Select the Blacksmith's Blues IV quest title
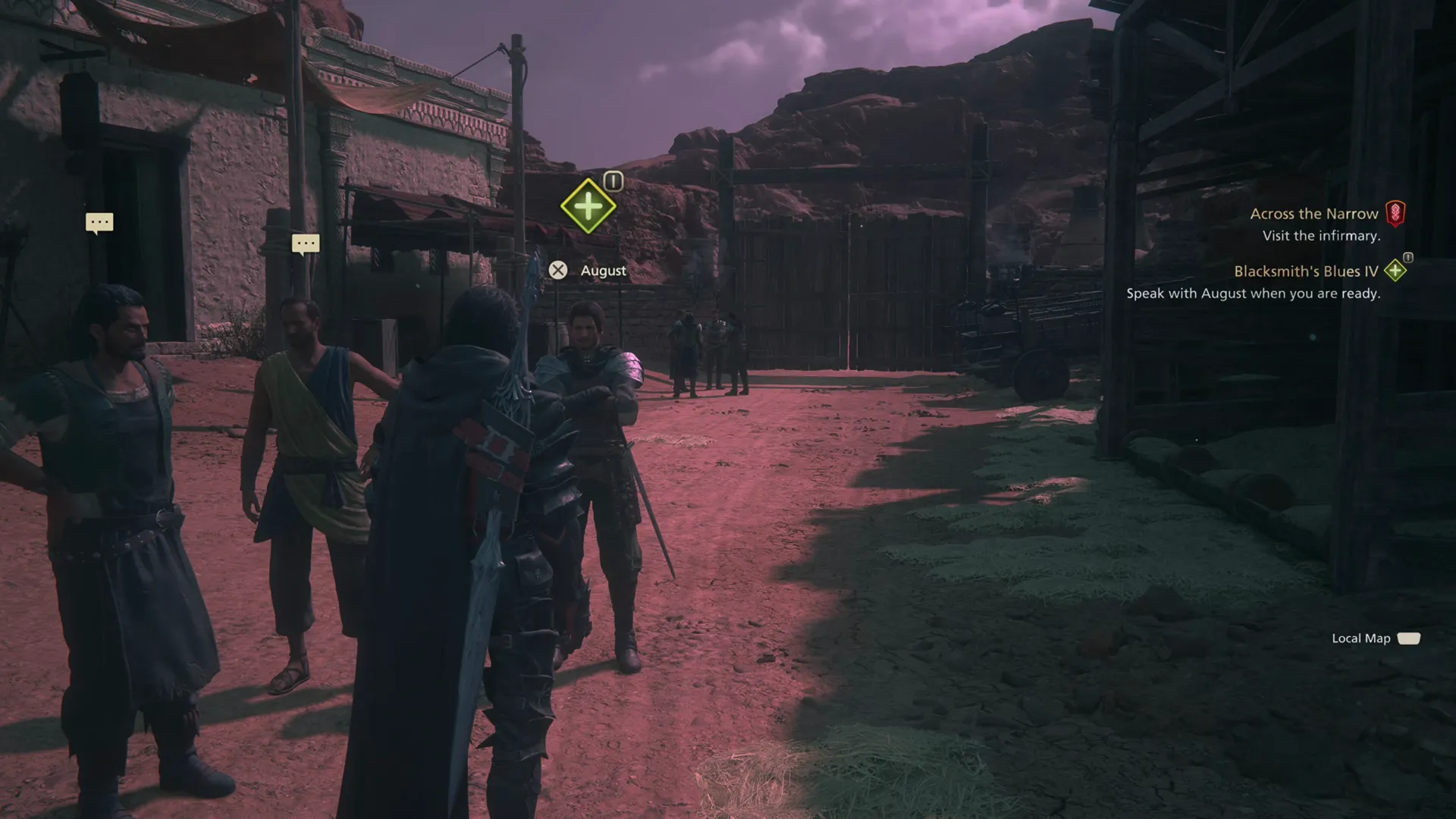The width and height of the screenshot is (1456, 819). click(1307, 271)
